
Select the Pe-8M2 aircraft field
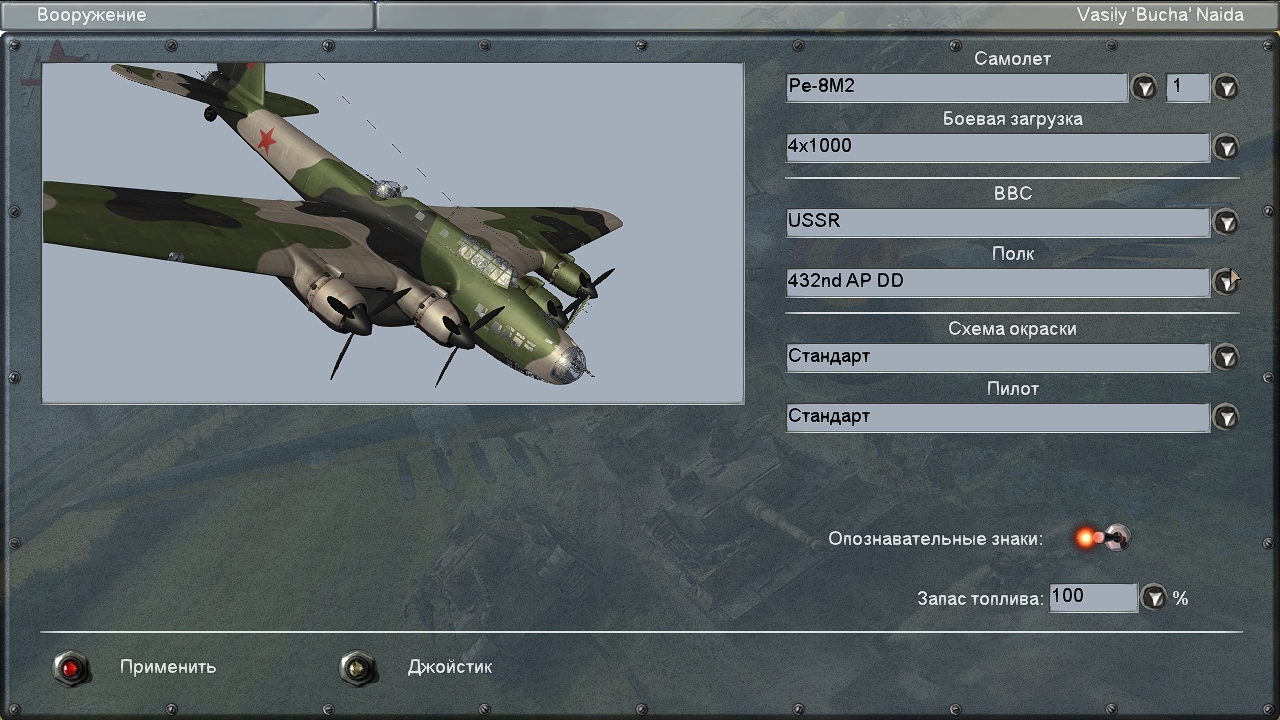point(956,87)
